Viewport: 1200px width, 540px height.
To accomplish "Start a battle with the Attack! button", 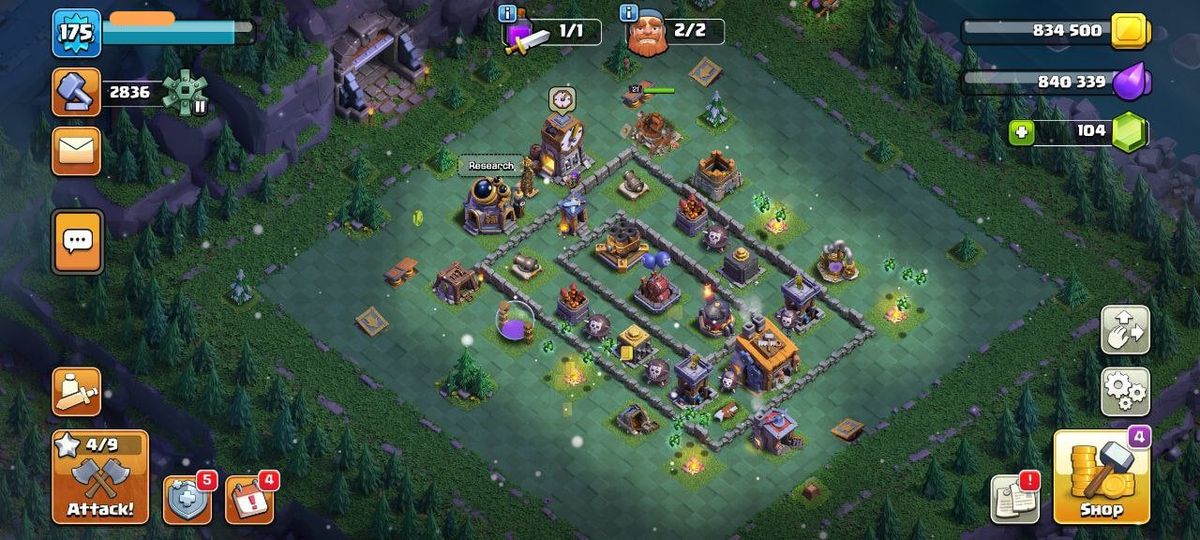I will [x=100, y=478].
